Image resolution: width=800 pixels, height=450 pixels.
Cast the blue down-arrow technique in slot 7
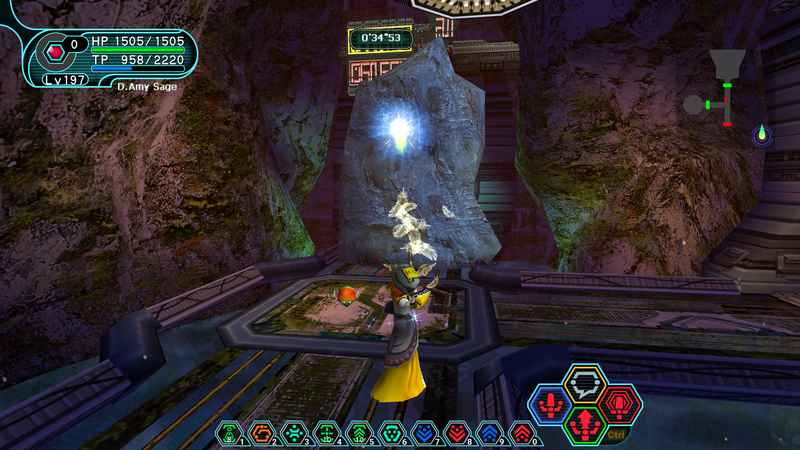click(424, 433)
